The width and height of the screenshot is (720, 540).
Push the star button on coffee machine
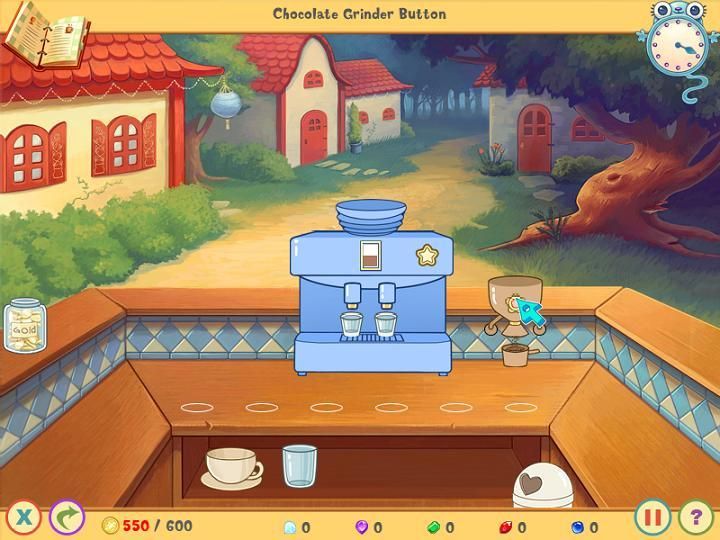(x=428, y=255)
